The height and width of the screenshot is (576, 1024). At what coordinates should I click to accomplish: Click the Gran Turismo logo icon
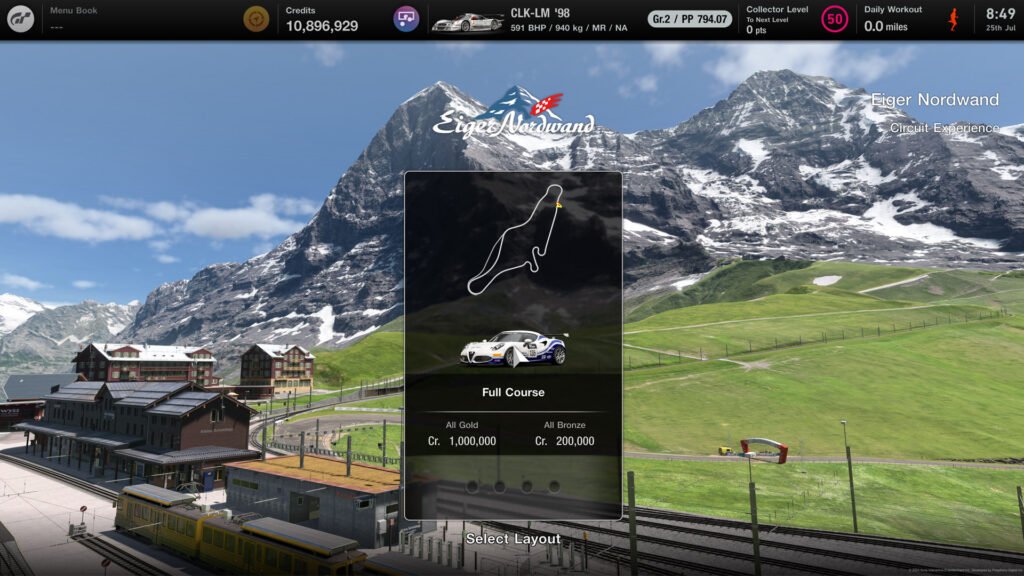[21, 19]
